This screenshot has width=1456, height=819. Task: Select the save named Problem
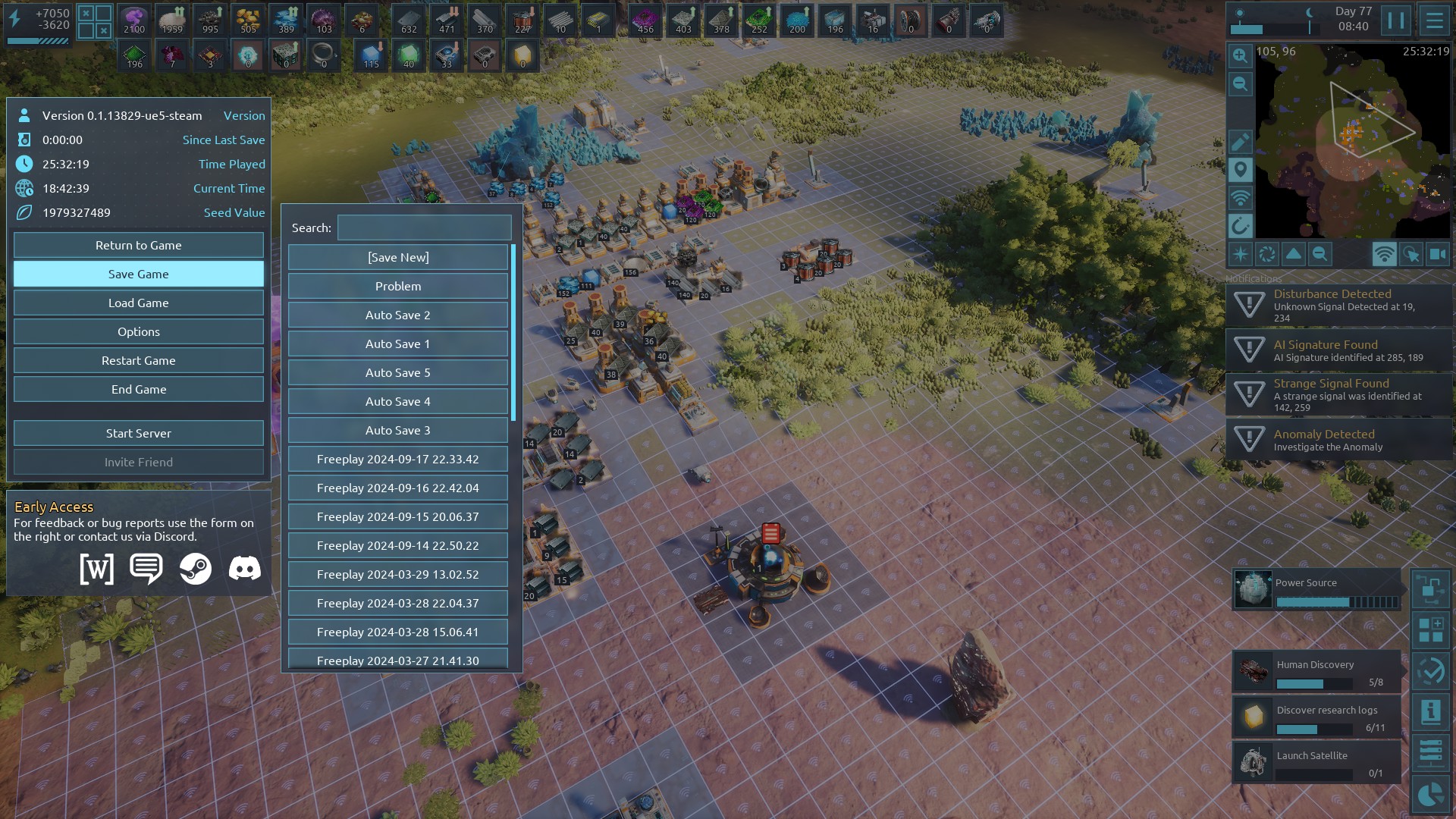pyautogui.click(x=397, y=286)
